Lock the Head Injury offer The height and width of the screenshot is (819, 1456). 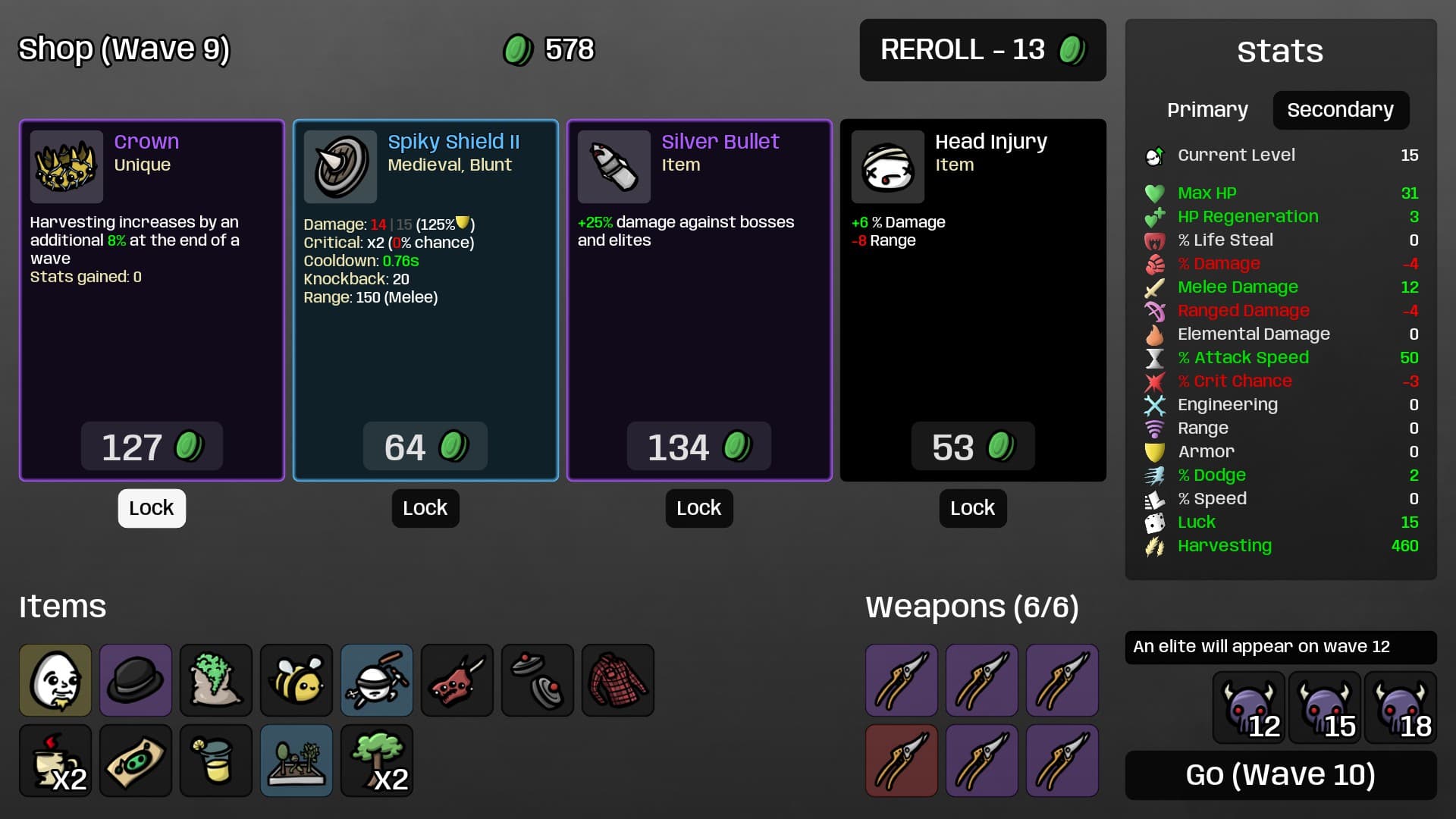tap(973, 508)
